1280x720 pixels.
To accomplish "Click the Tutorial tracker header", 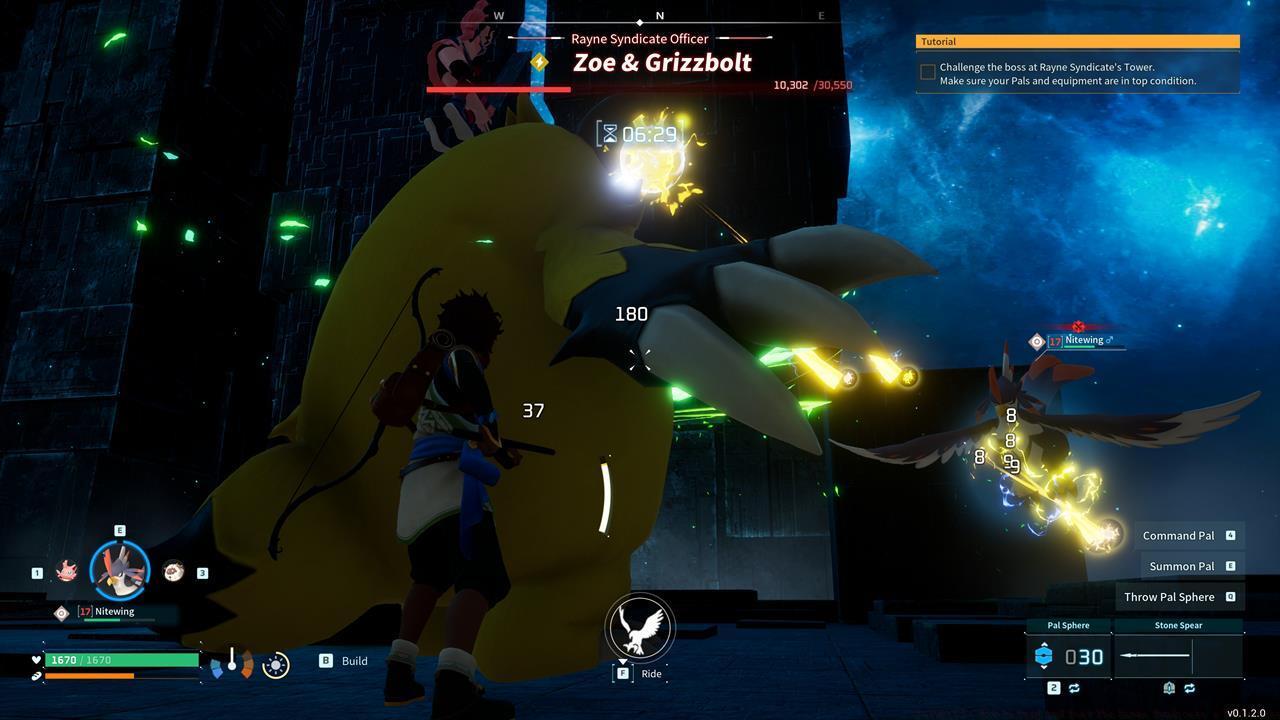I will coord(1077,42).
